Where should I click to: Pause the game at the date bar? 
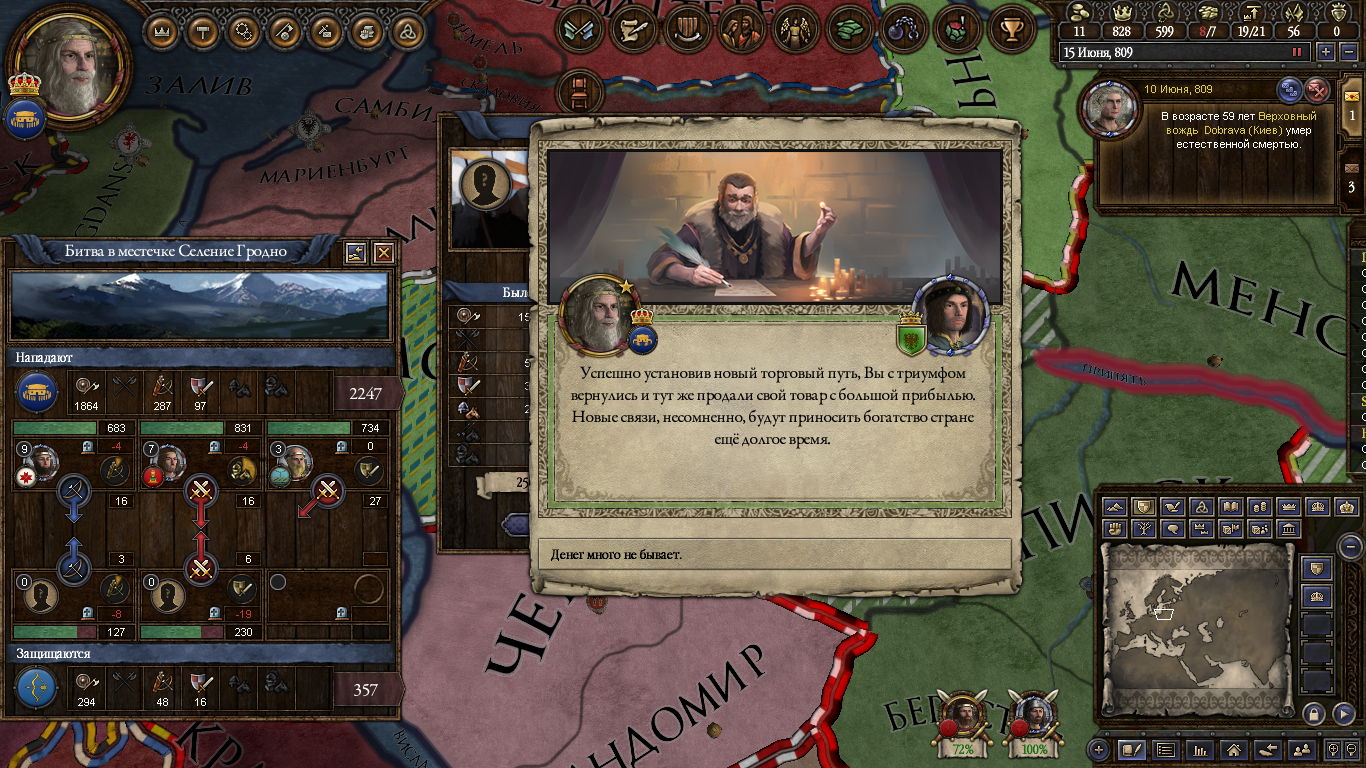click(1298, 52)
